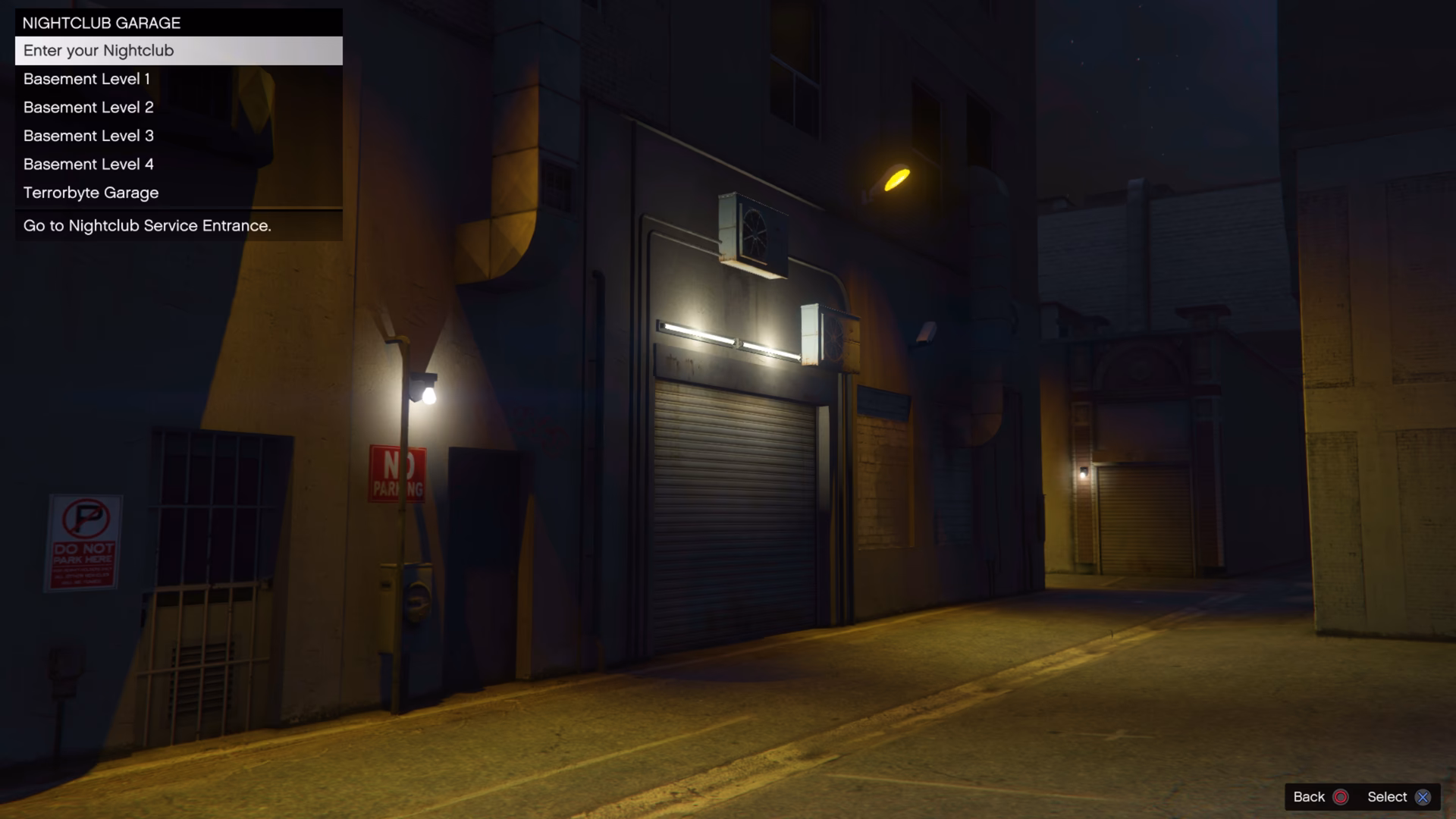Click the NO PARKING sign on the pole
This screenshot has height=819, width=1456.
pyautogui.click(x=397, y=472)
